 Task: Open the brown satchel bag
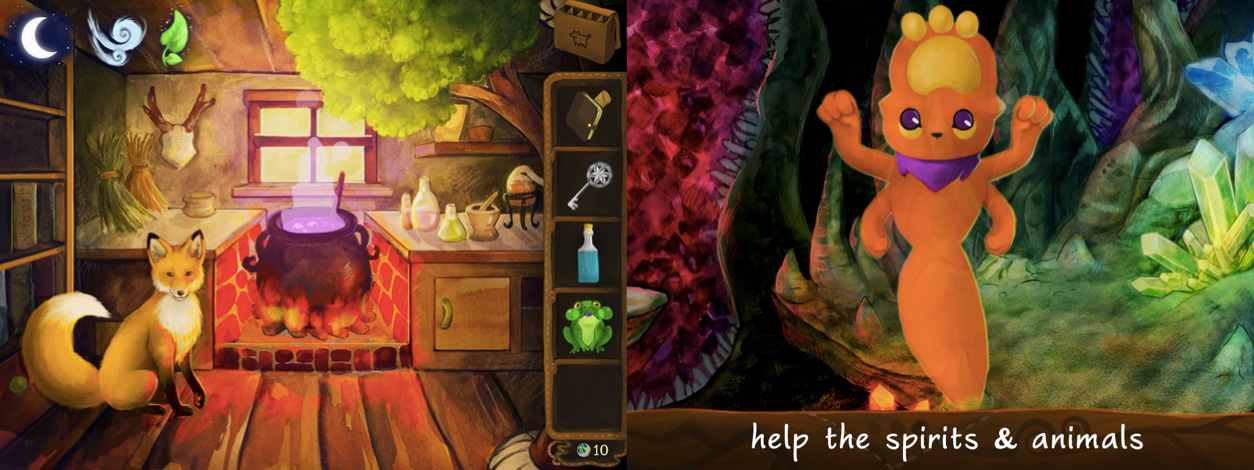tap(586, 35)
